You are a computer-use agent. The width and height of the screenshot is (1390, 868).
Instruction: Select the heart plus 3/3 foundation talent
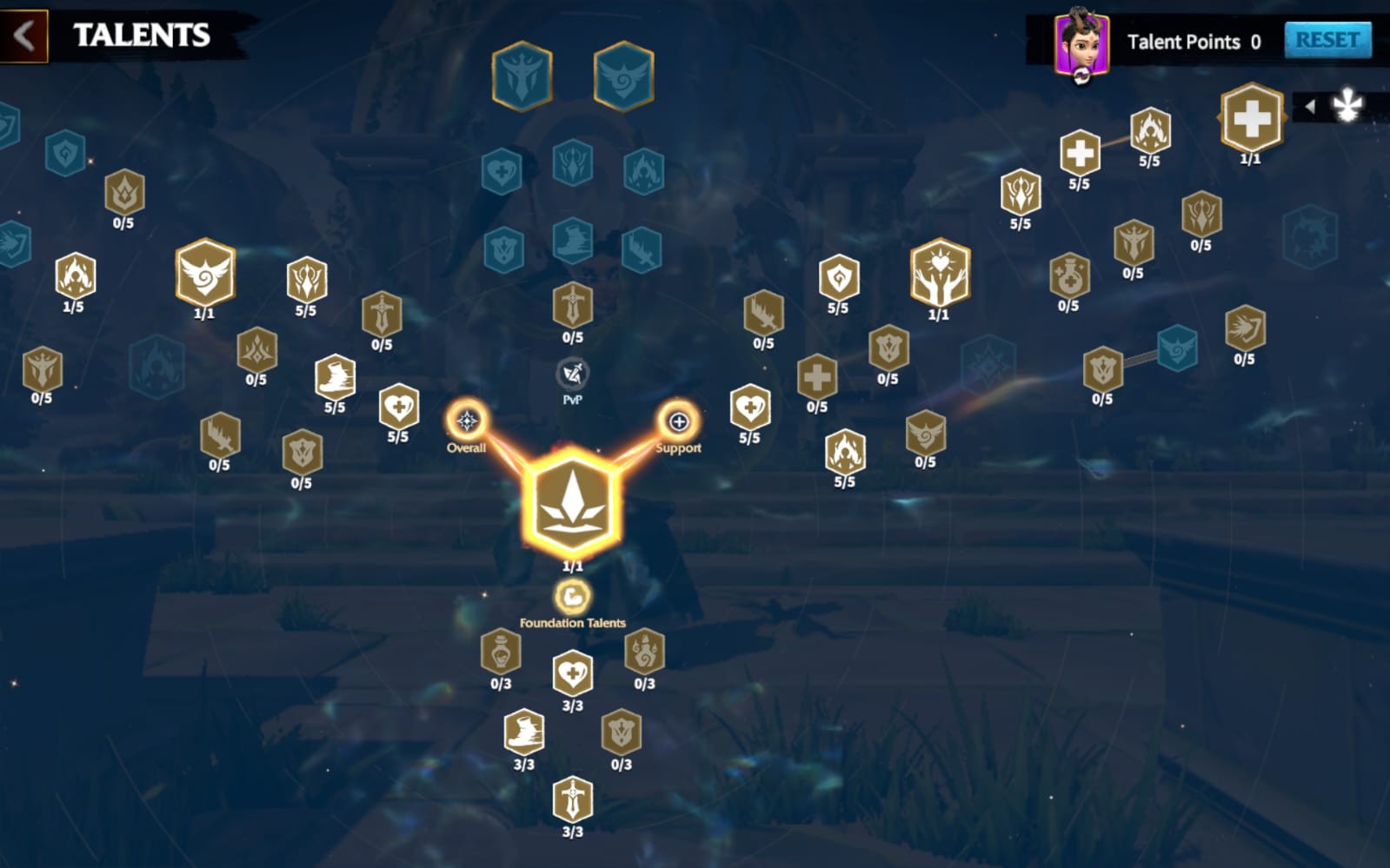572,673
